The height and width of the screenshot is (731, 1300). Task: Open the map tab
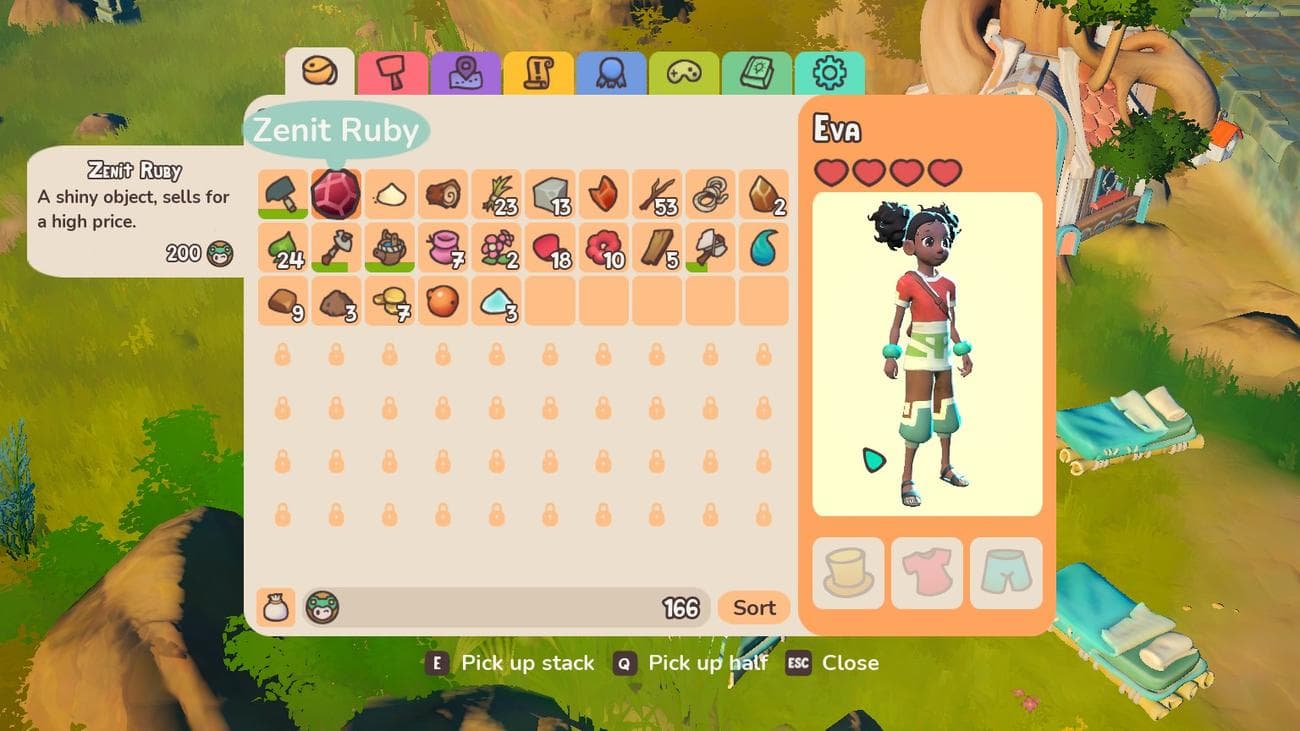tap(465, 73)
